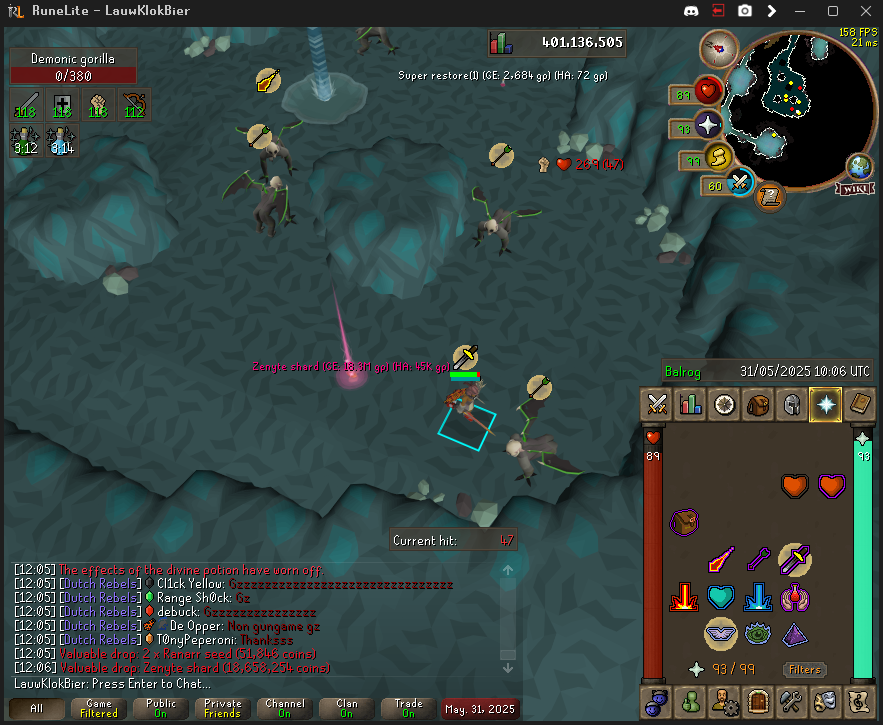Image resolution: width=883 pixels, height=725 pixels.
Task: Open the Music Player tab
Action: pyautogui.click(x=861, y=702)
